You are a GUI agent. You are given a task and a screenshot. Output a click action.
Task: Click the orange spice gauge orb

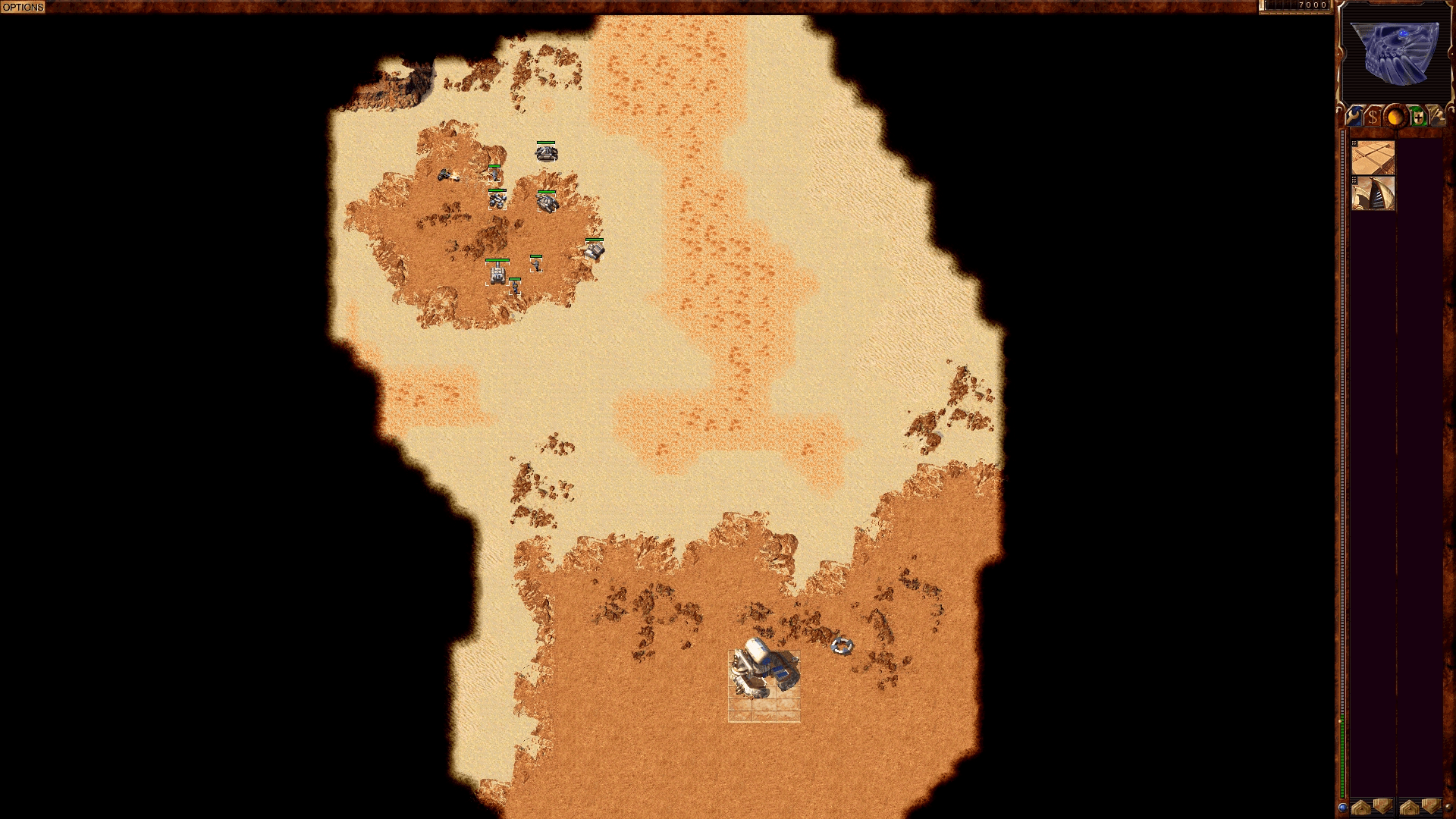pos(1396,116)
